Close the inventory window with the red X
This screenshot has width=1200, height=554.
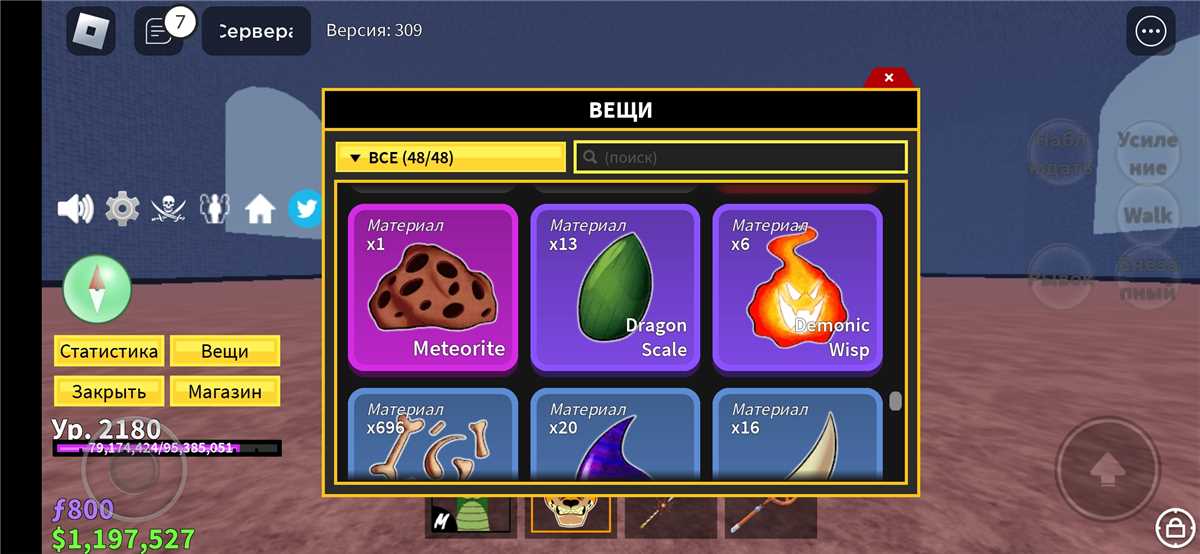pyautogui.click(x=889, y=78)
